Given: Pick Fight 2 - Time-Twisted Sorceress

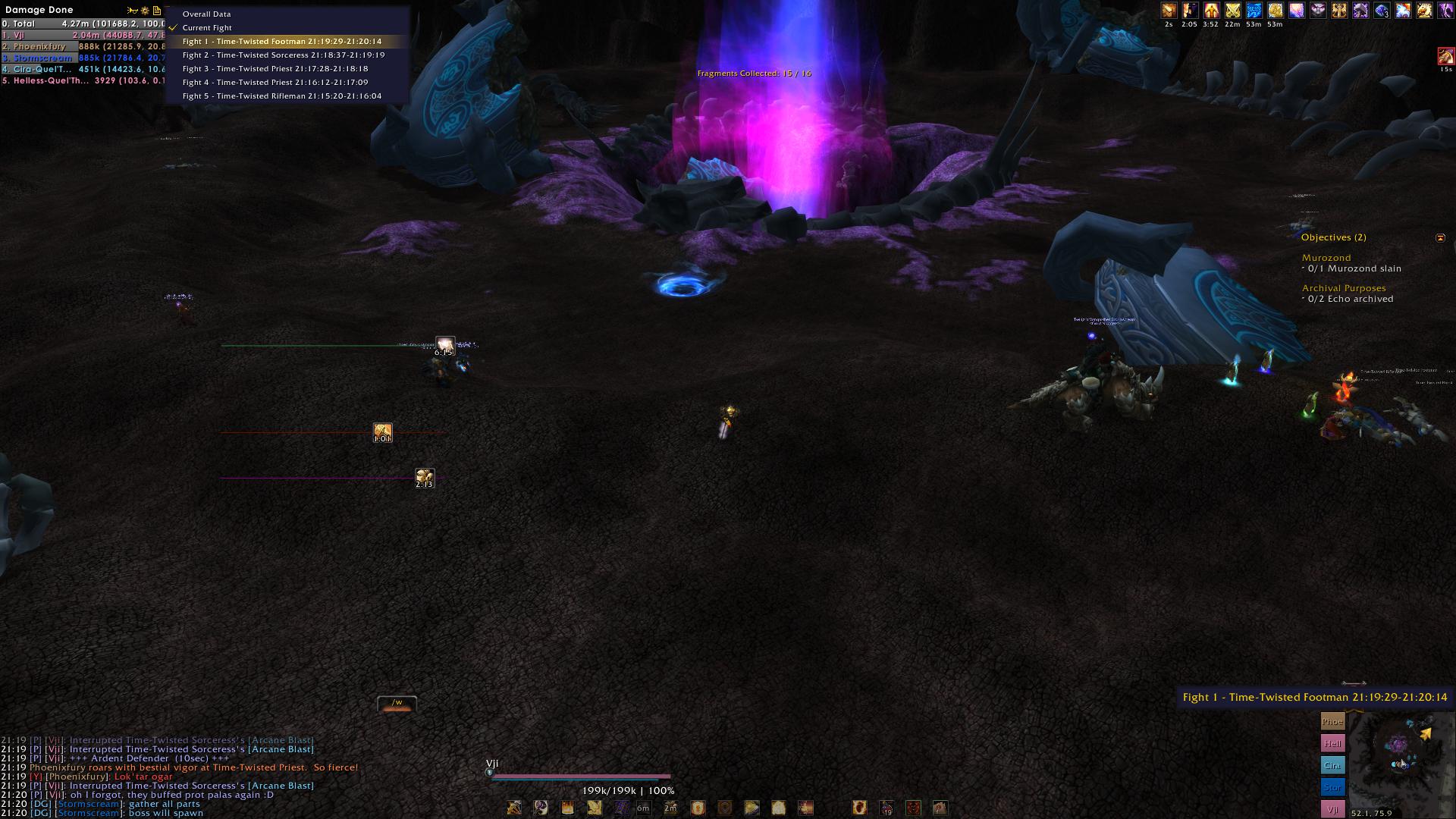Looking at the screenshot, I should [x=283, y=55].
